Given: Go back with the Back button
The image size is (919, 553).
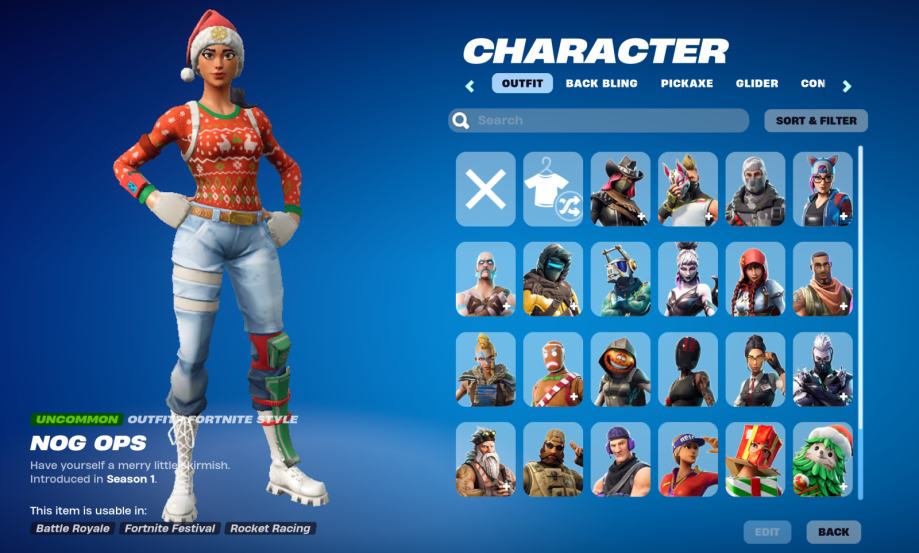Looking at the screenshot, I should (x=833, y=532).
